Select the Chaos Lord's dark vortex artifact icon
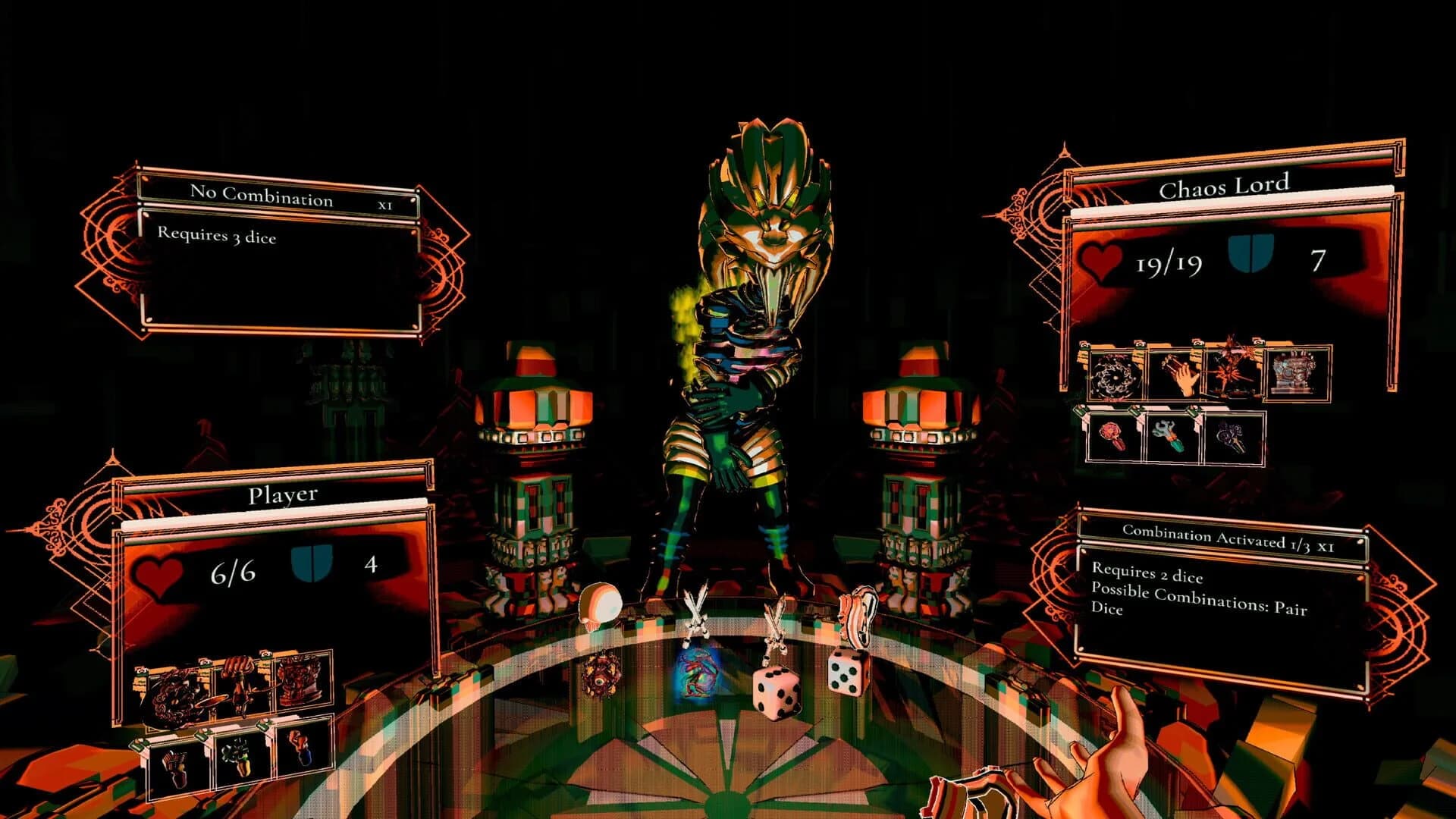 (1114, 375)
